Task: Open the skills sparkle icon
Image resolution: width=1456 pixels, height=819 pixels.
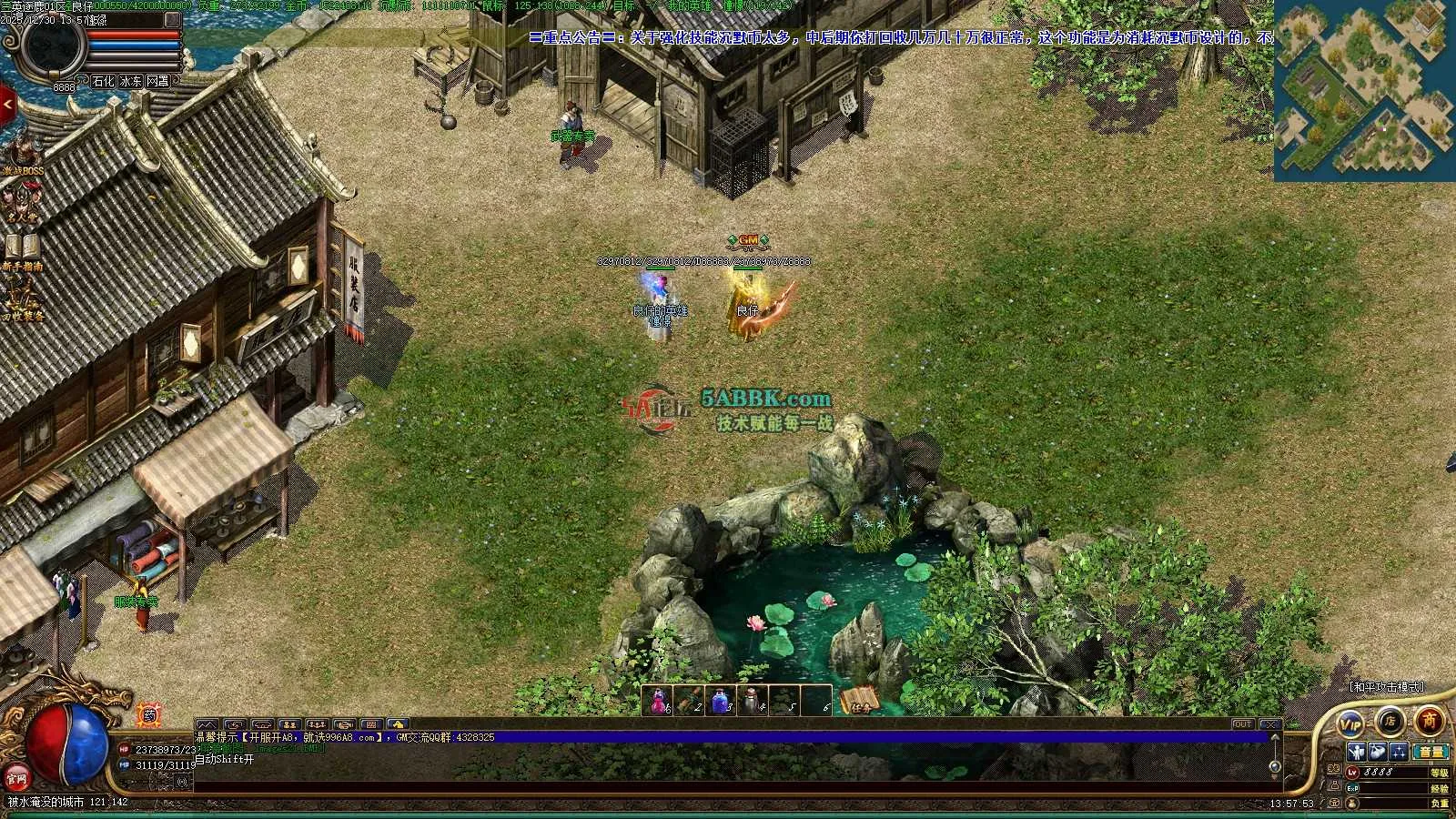Action: coord(1399,752)
